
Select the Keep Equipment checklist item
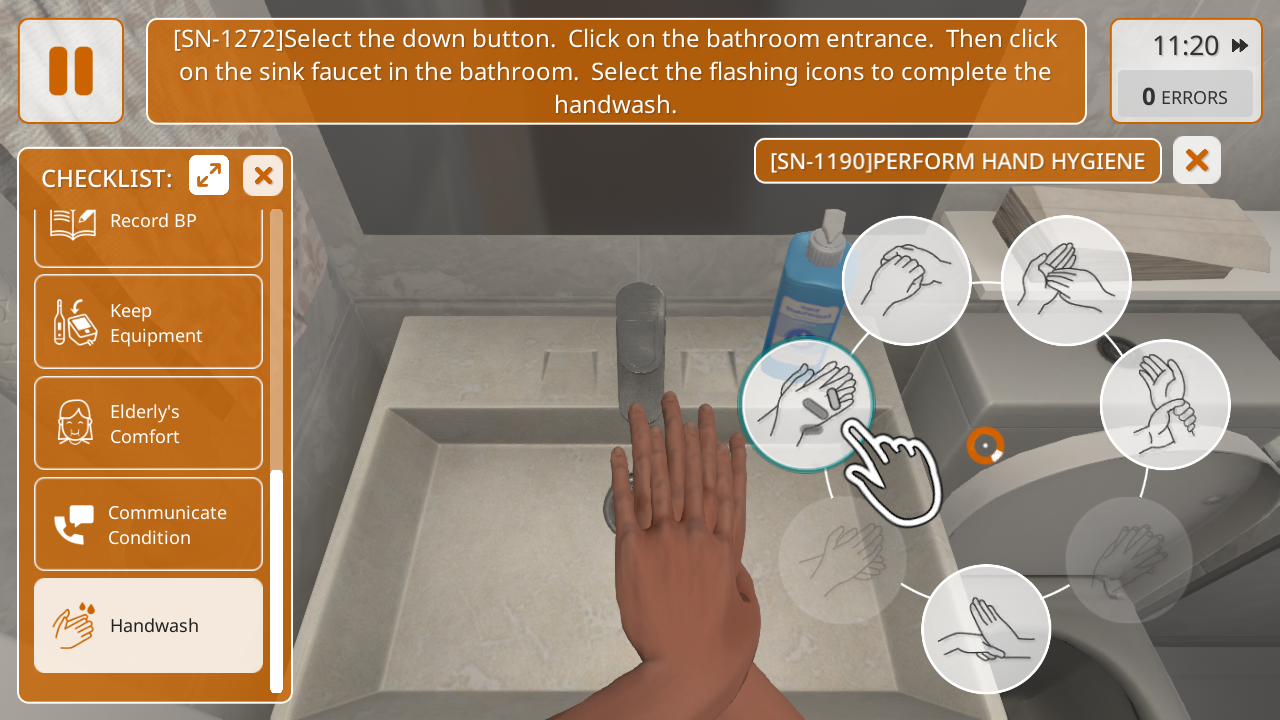[148, 322]
